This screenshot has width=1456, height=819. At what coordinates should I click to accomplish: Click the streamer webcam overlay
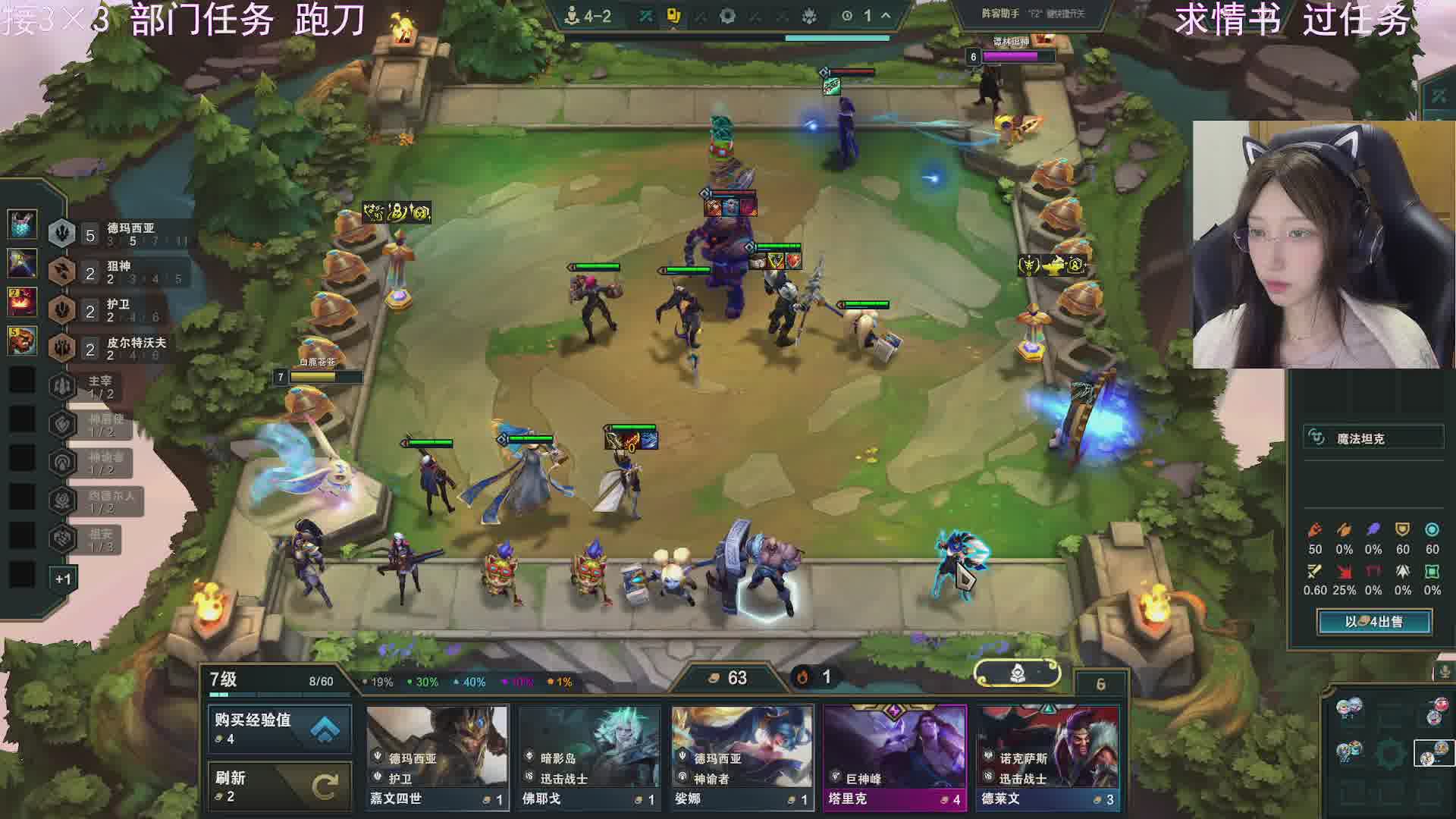pyautogui.click(x=1323, y=244)
